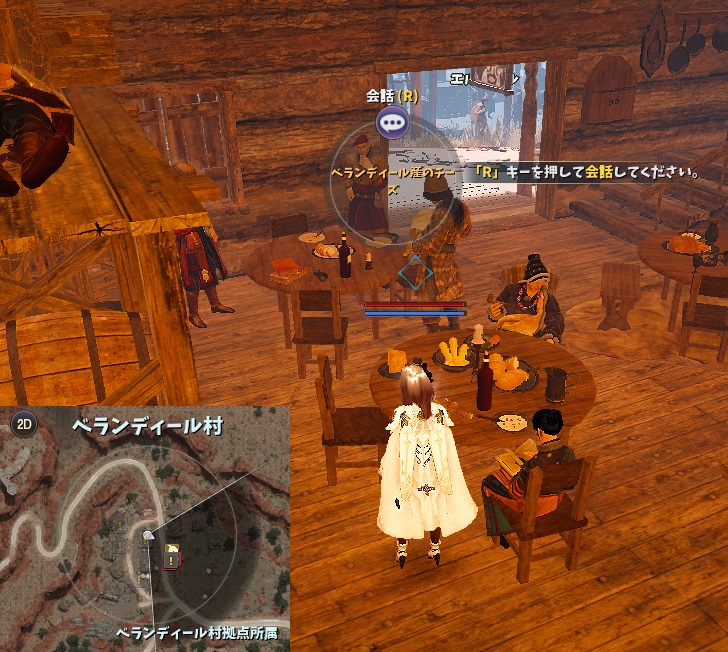Toggle the minimap's 2D view button
The height and width of the screenshot is (652, 728).
click(23, 423)
